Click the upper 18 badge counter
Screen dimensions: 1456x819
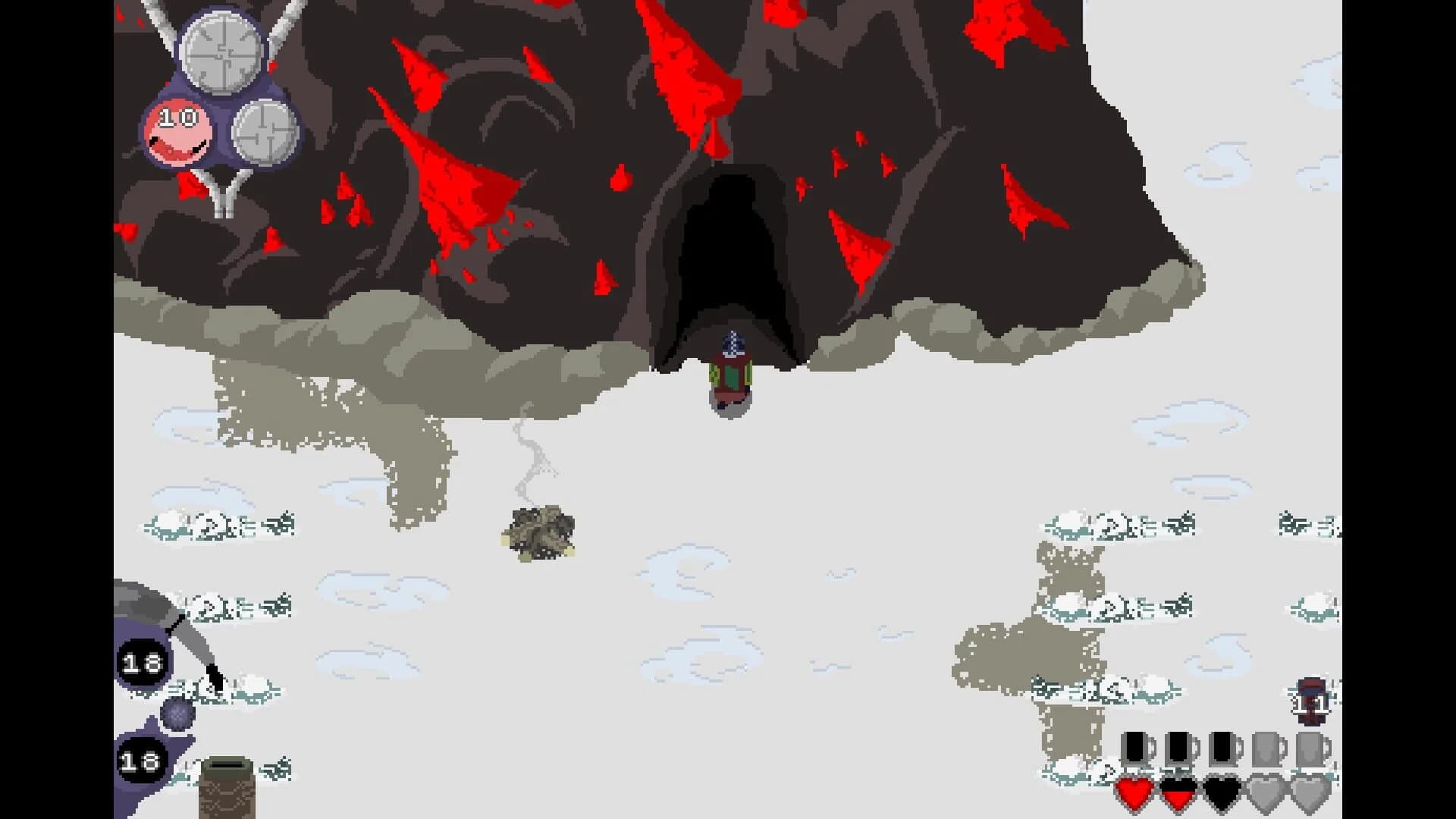pyautogui.click(x=142, y=663)
